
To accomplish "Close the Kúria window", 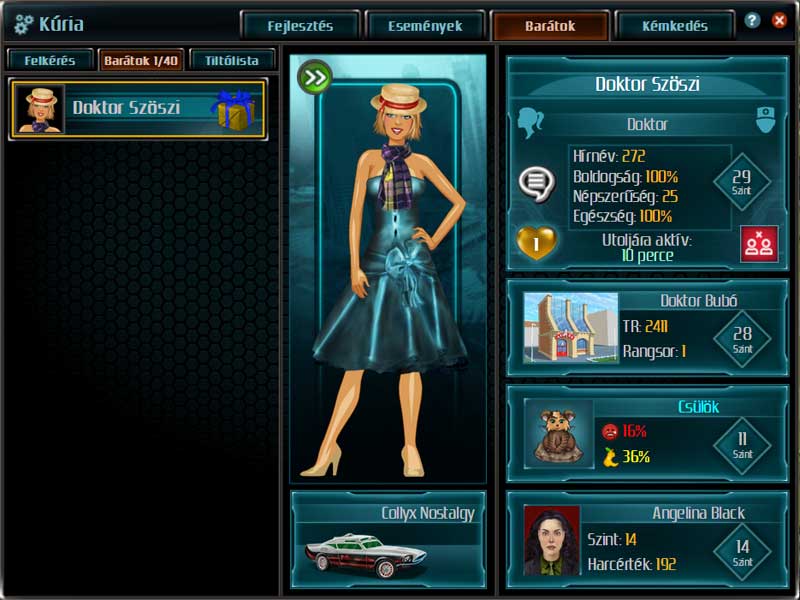I will pos(778,20).
